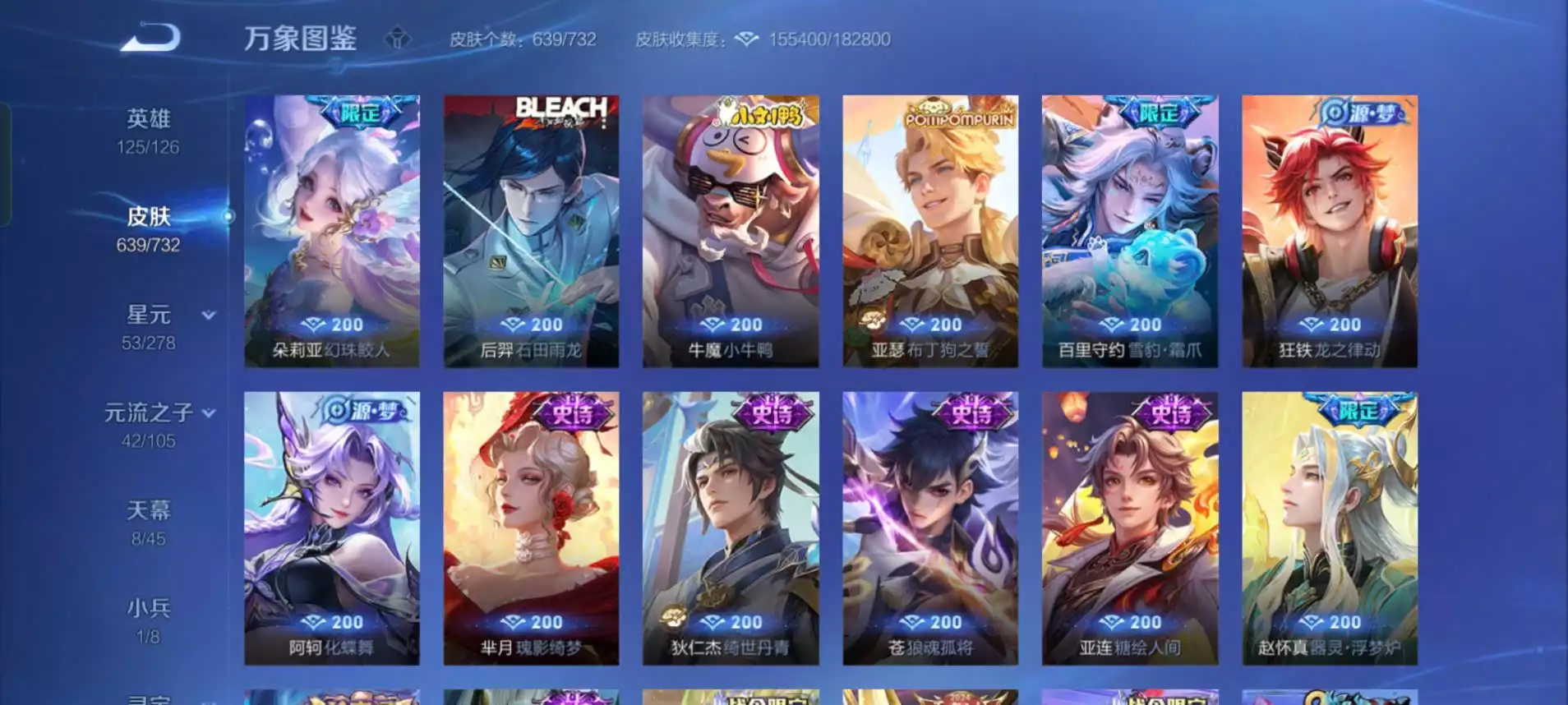Choose the 牛魔 小牛鸭 skin card
This screenshot has height=705, width=1568.
731,231
